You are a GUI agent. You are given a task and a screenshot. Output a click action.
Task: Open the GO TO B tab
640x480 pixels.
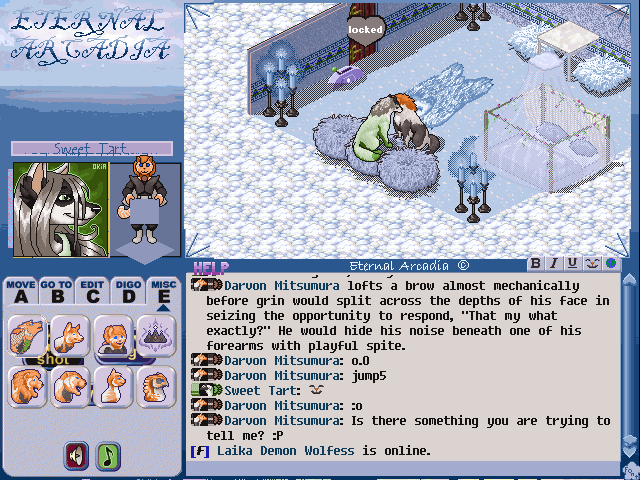pyautogui.click(x=56, y=290)
